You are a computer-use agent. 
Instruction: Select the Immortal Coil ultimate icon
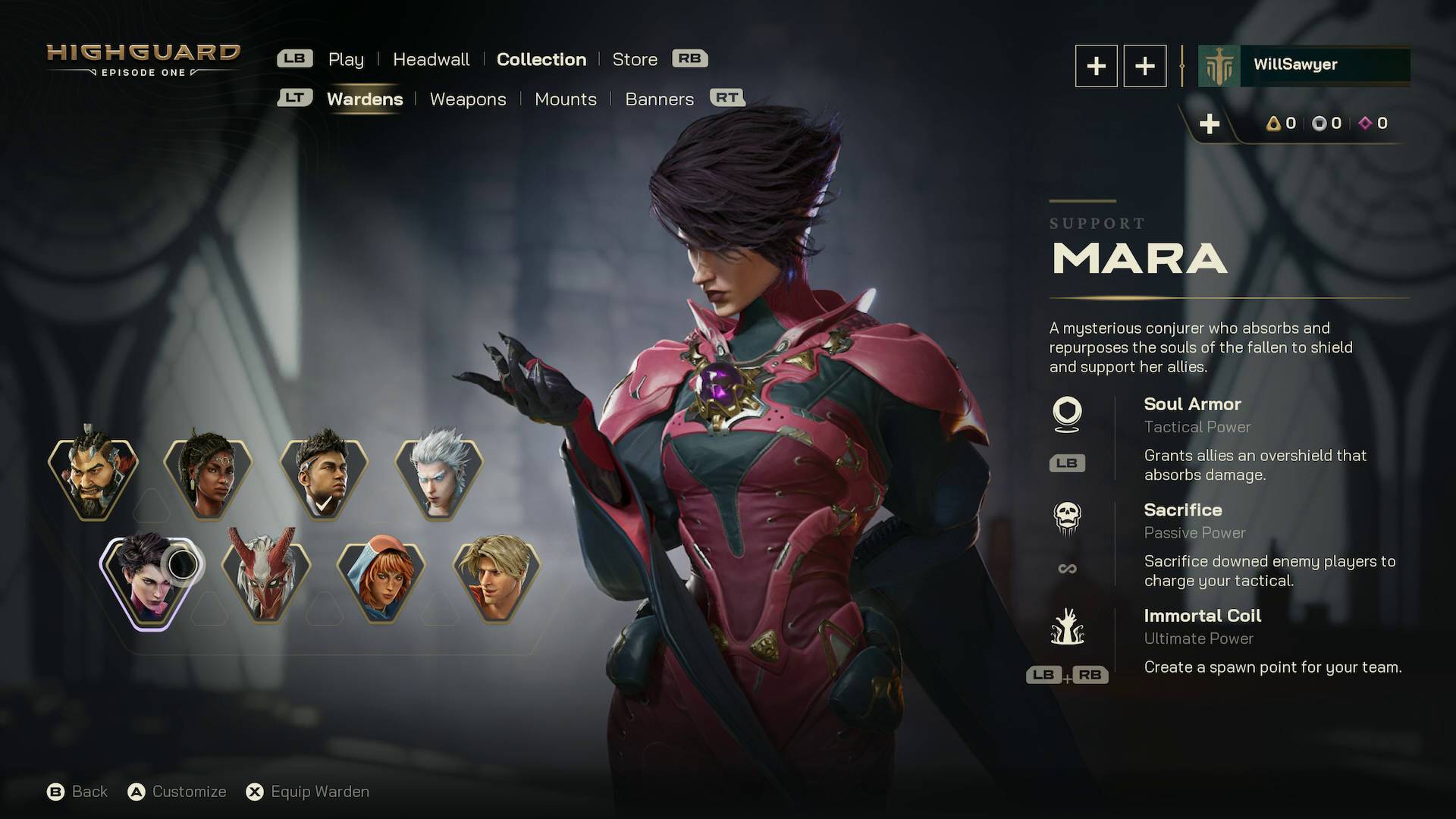(x=1068, y=628)
